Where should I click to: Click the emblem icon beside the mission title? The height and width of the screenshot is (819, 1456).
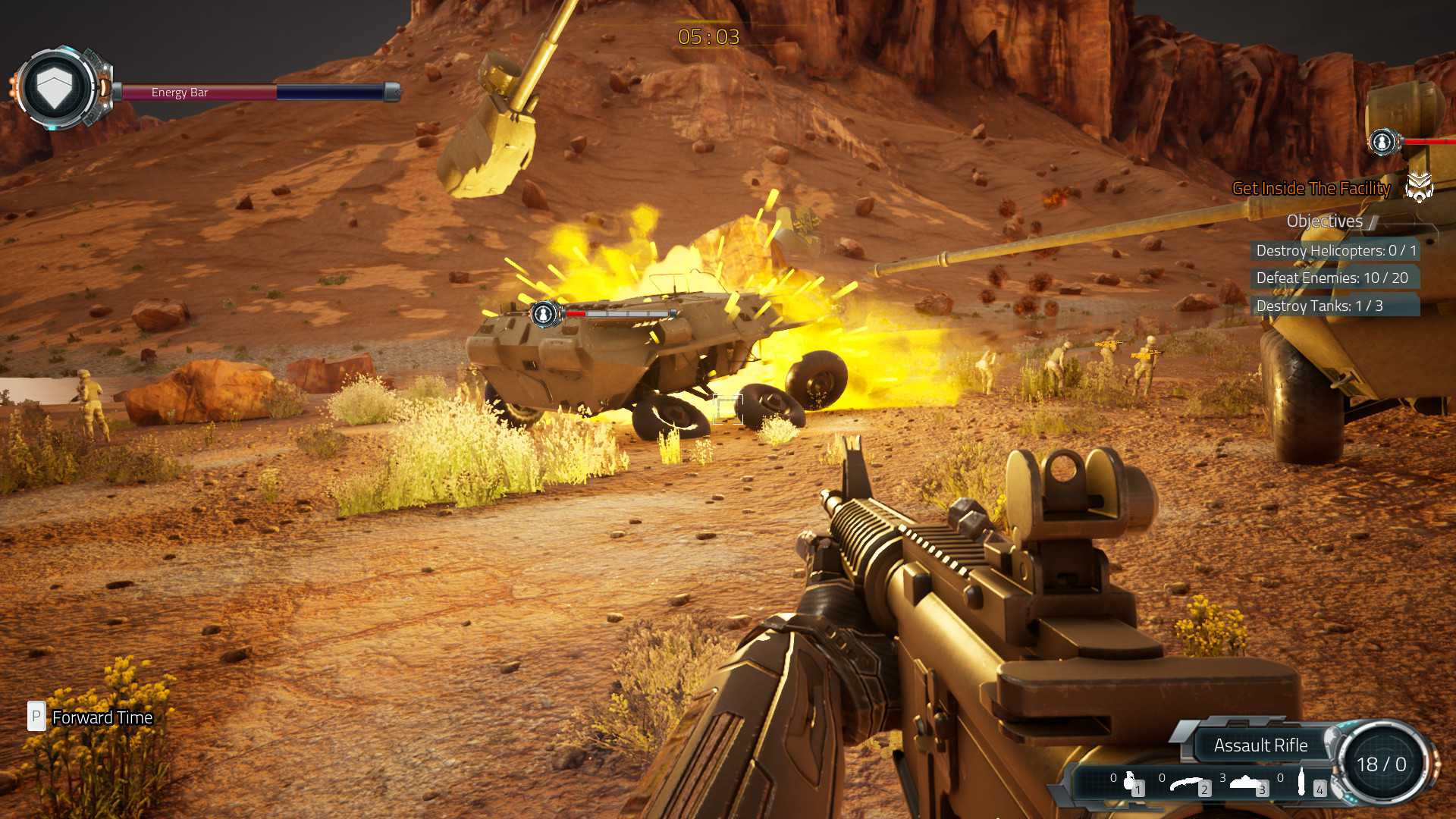coord(1419,187)
